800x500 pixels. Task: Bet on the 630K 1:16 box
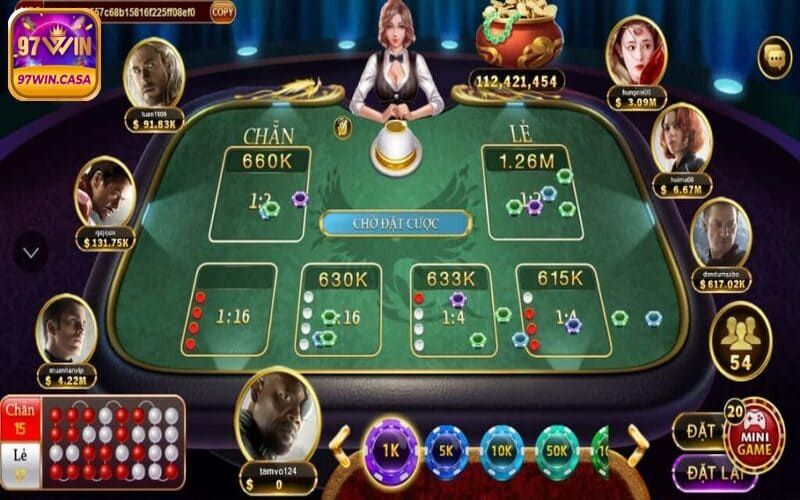(x=338, y=310)
